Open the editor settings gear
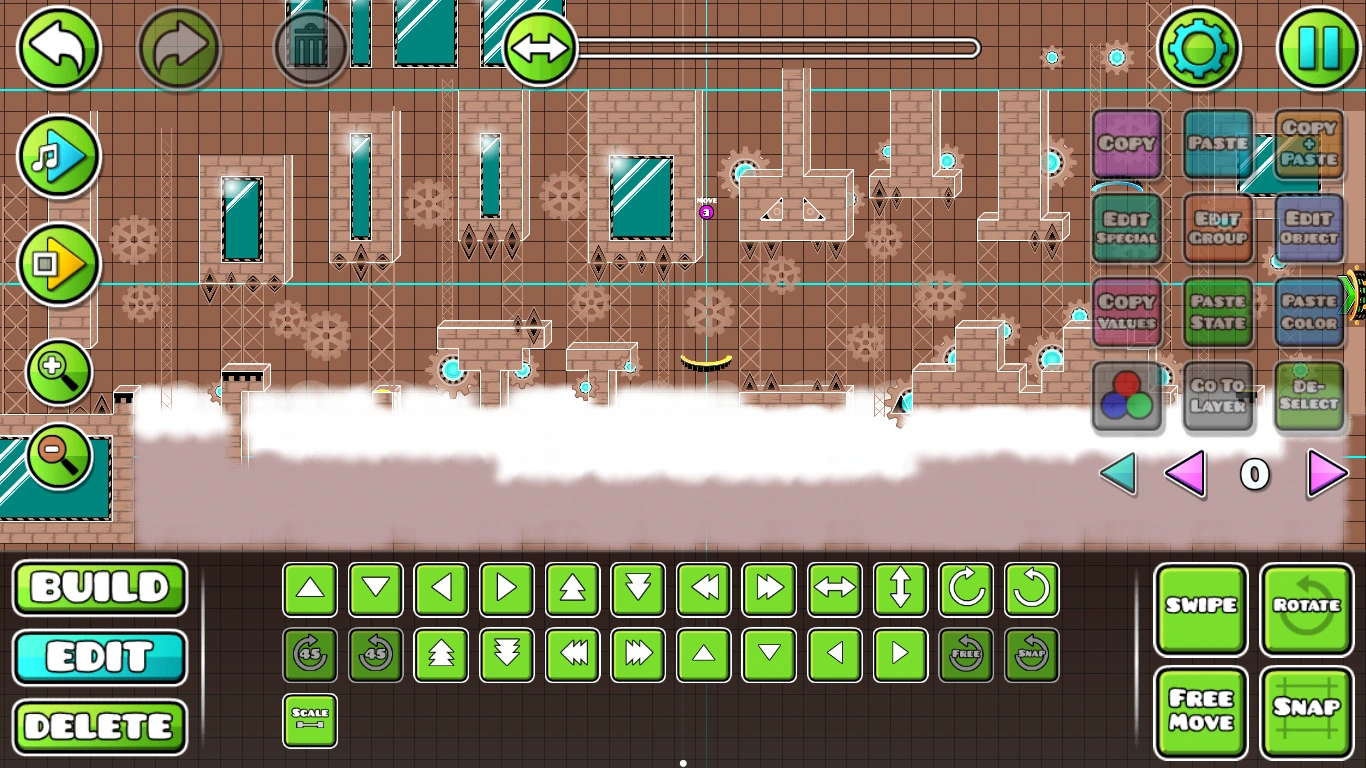 [1200, 46]
